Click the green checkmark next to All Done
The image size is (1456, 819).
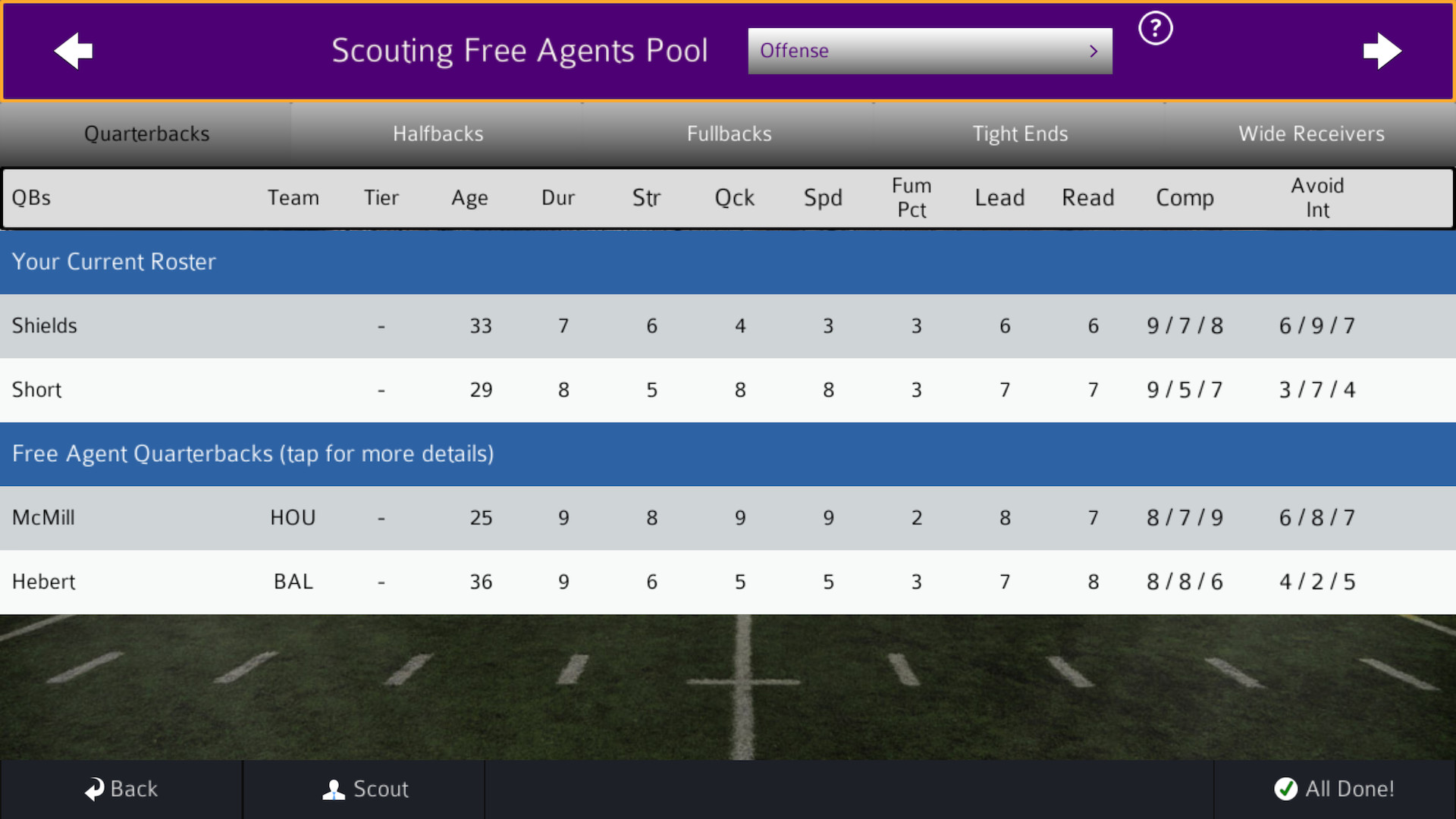1285,789
